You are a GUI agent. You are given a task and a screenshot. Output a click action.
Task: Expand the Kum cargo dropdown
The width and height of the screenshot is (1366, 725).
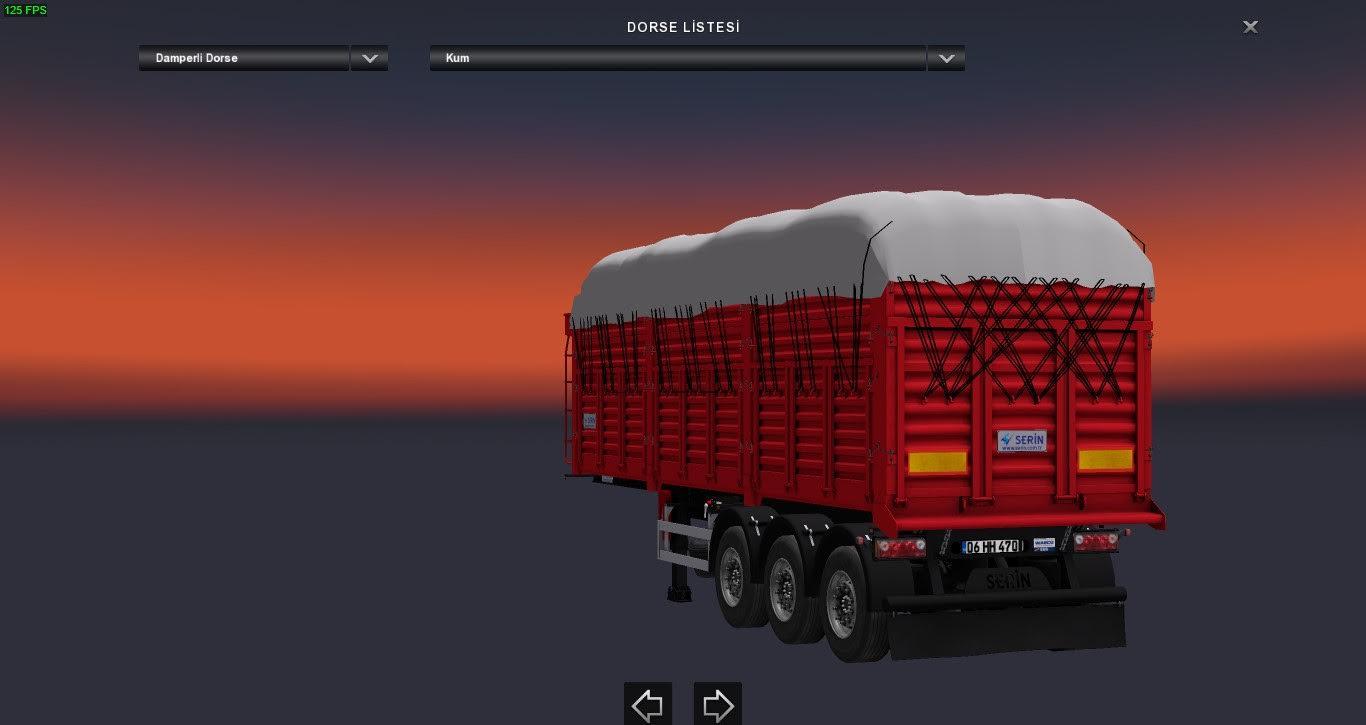[945, 58]
